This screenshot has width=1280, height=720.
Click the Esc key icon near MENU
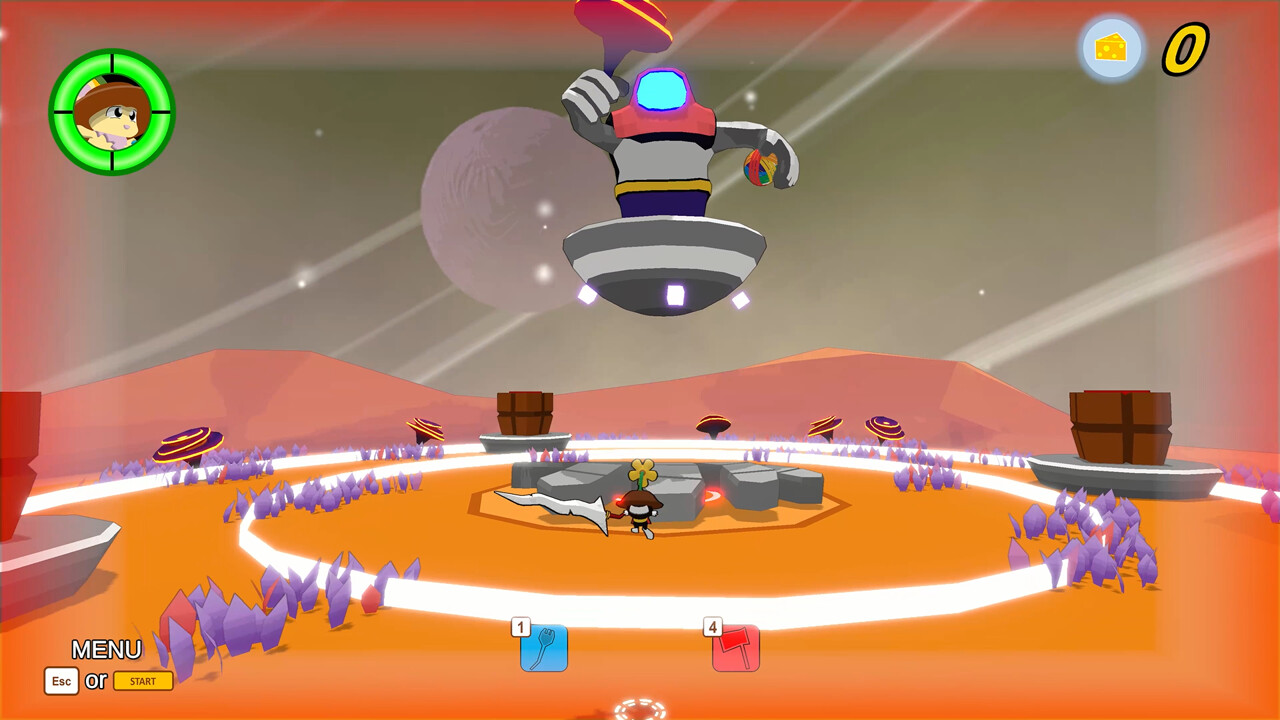(60, 681)
